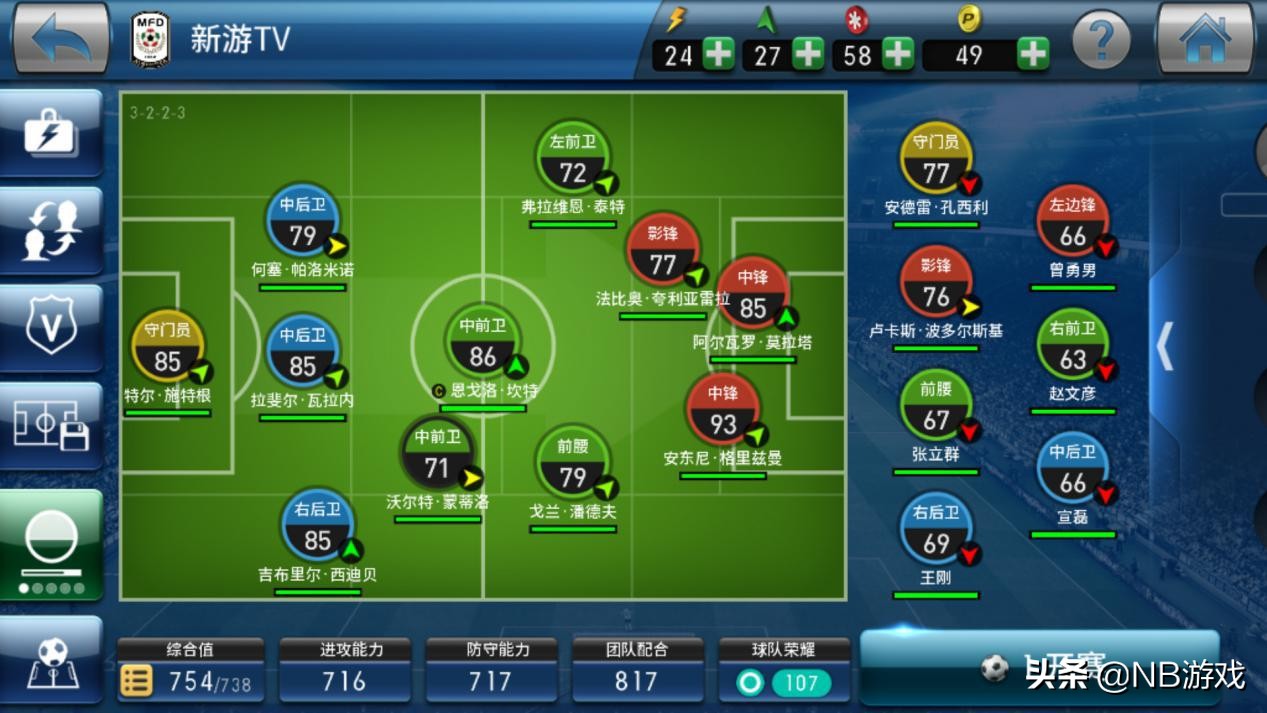Open the 综合值 overall rating list
The height and width of the screenshot is (713, 1267).
coord(137,681)
